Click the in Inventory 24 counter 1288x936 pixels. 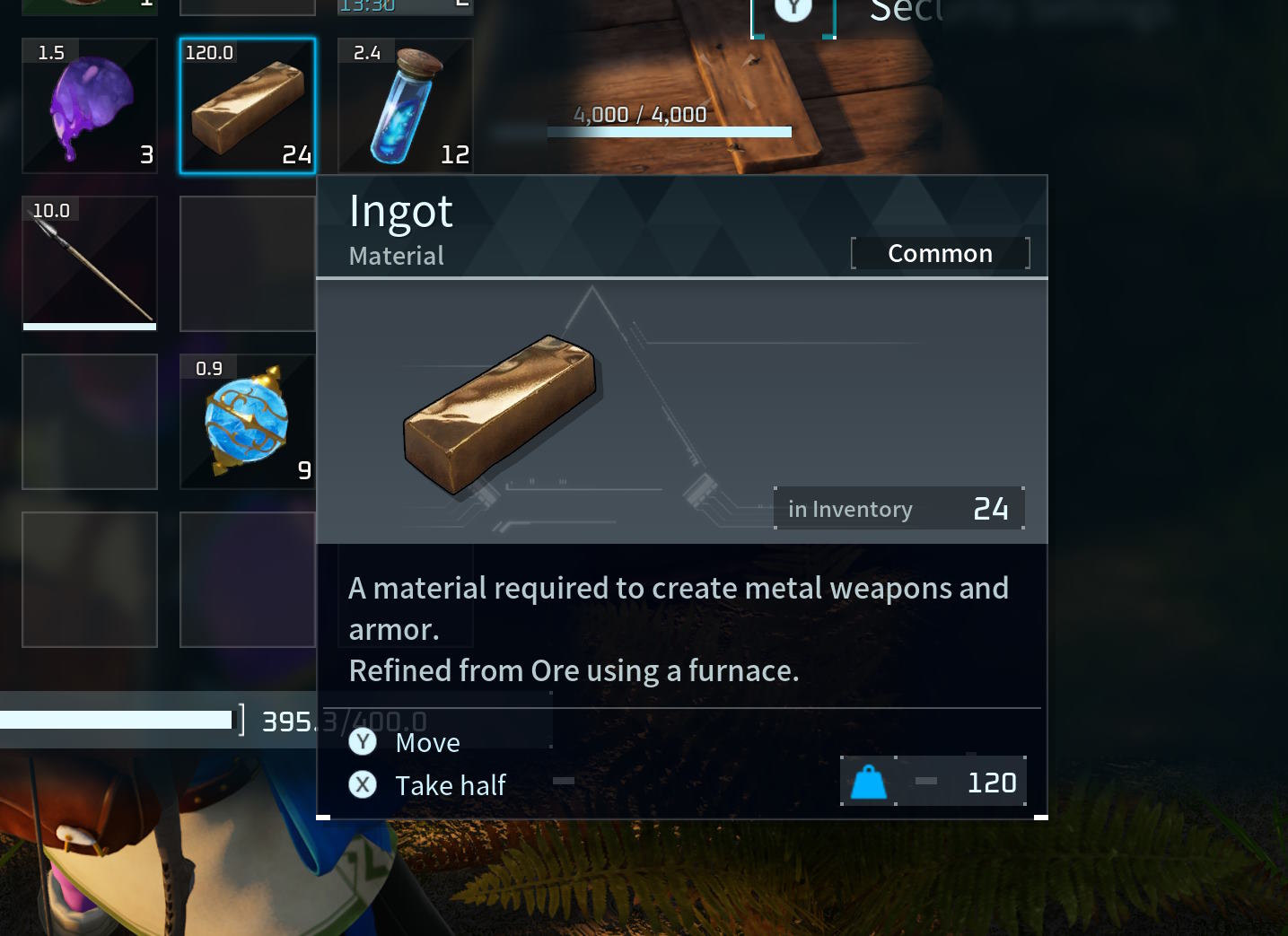click(898, 508)
